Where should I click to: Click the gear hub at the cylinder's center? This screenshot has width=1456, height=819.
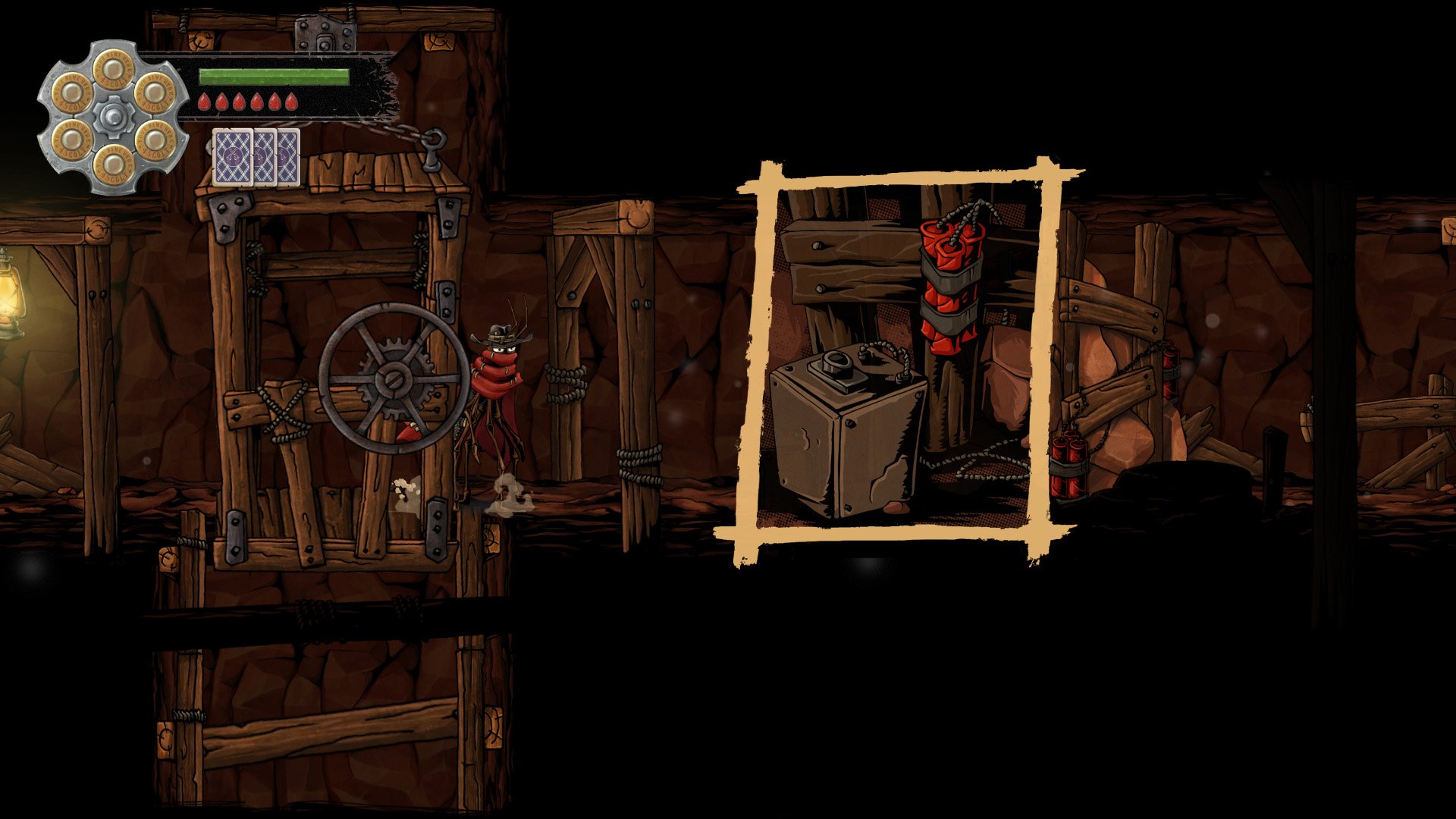(114, 114)
